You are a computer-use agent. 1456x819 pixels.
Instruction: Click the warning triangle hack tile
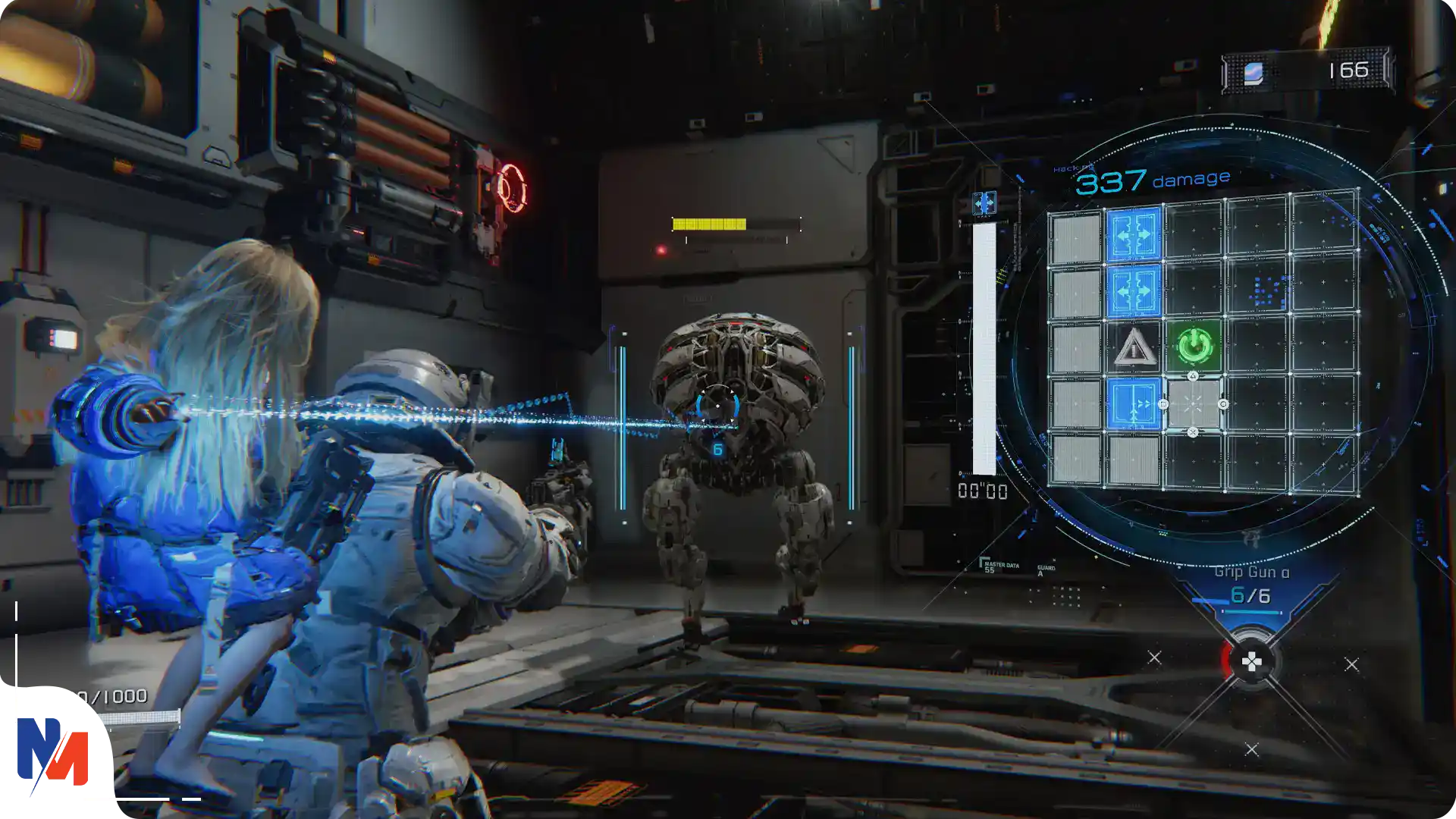pyautogui.click(x=1134, y=347)
